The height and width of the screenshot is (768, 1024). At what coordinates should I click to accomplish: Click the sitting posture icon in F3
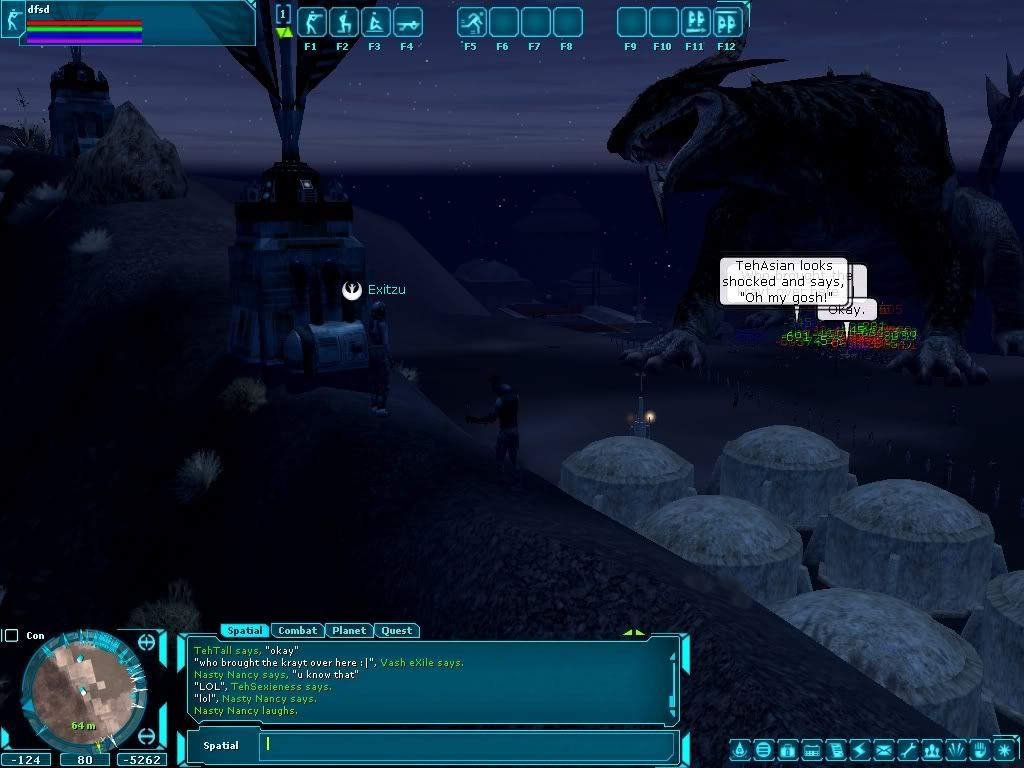click(x=376, y=22)
